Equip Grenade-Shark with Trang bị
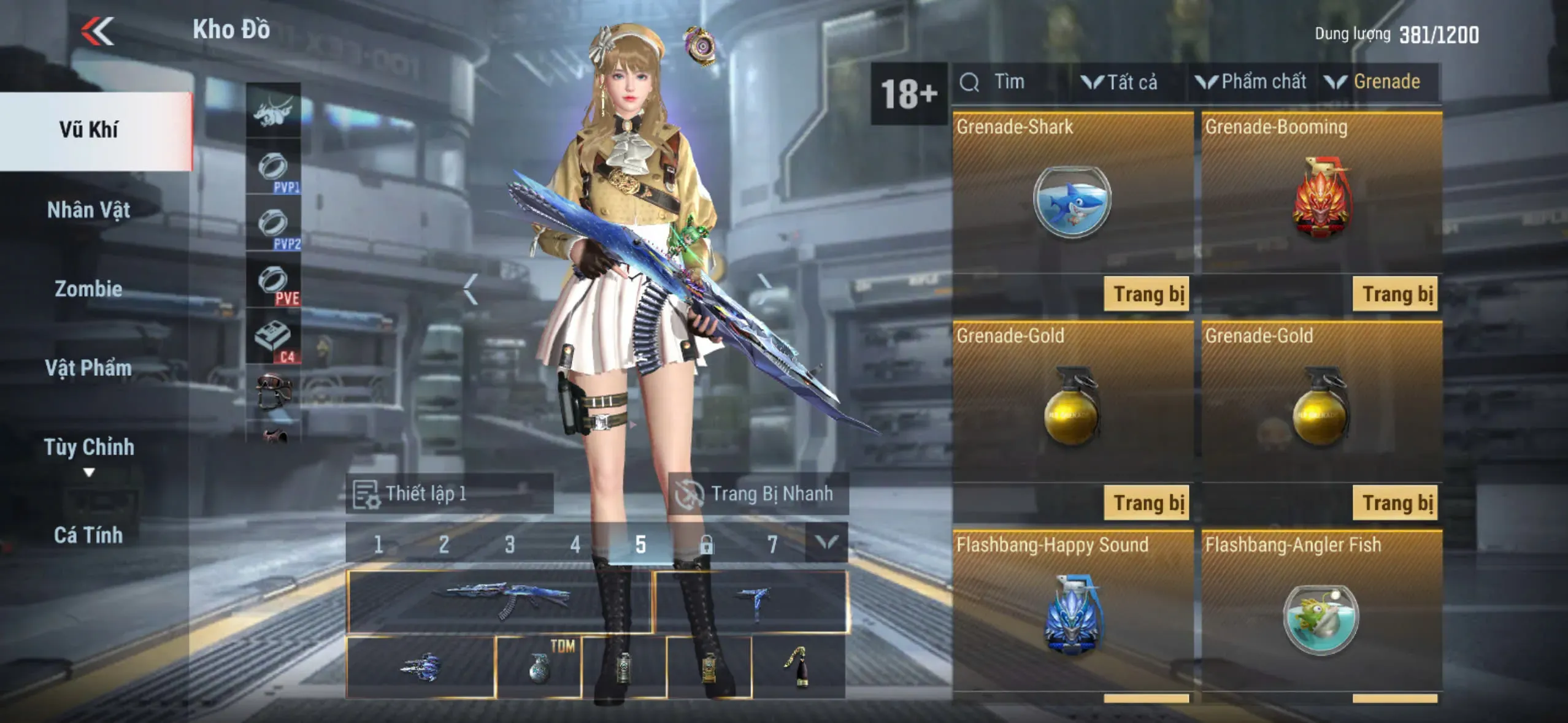Image resolution: width=1568 pixels, height=723 pixels. point(1147,294)
